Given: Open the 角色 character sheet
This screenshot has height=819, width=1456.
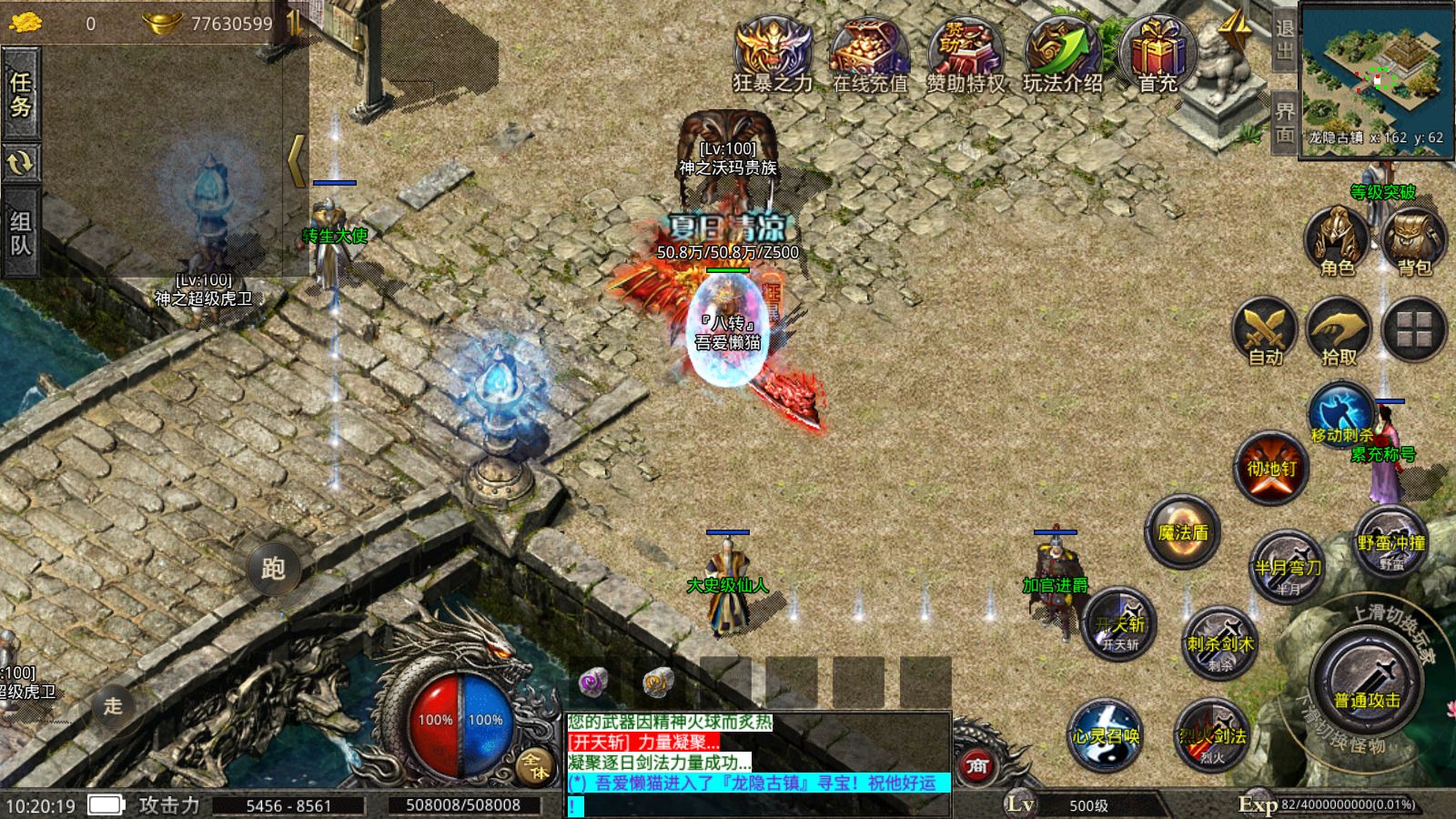Looking at the screenshot, I should [1337, 241].
